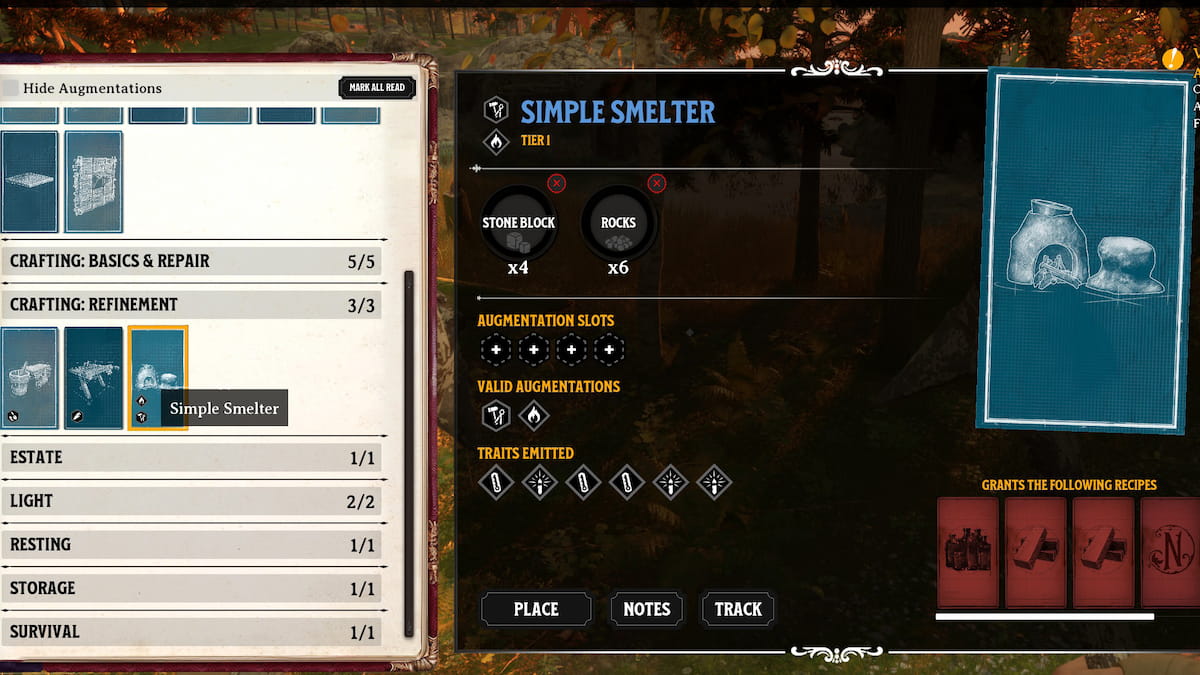This screenshot has width=1200, height=675.
Task: Expand Crafting: Basics & Repair category
Action: point(191,261)
